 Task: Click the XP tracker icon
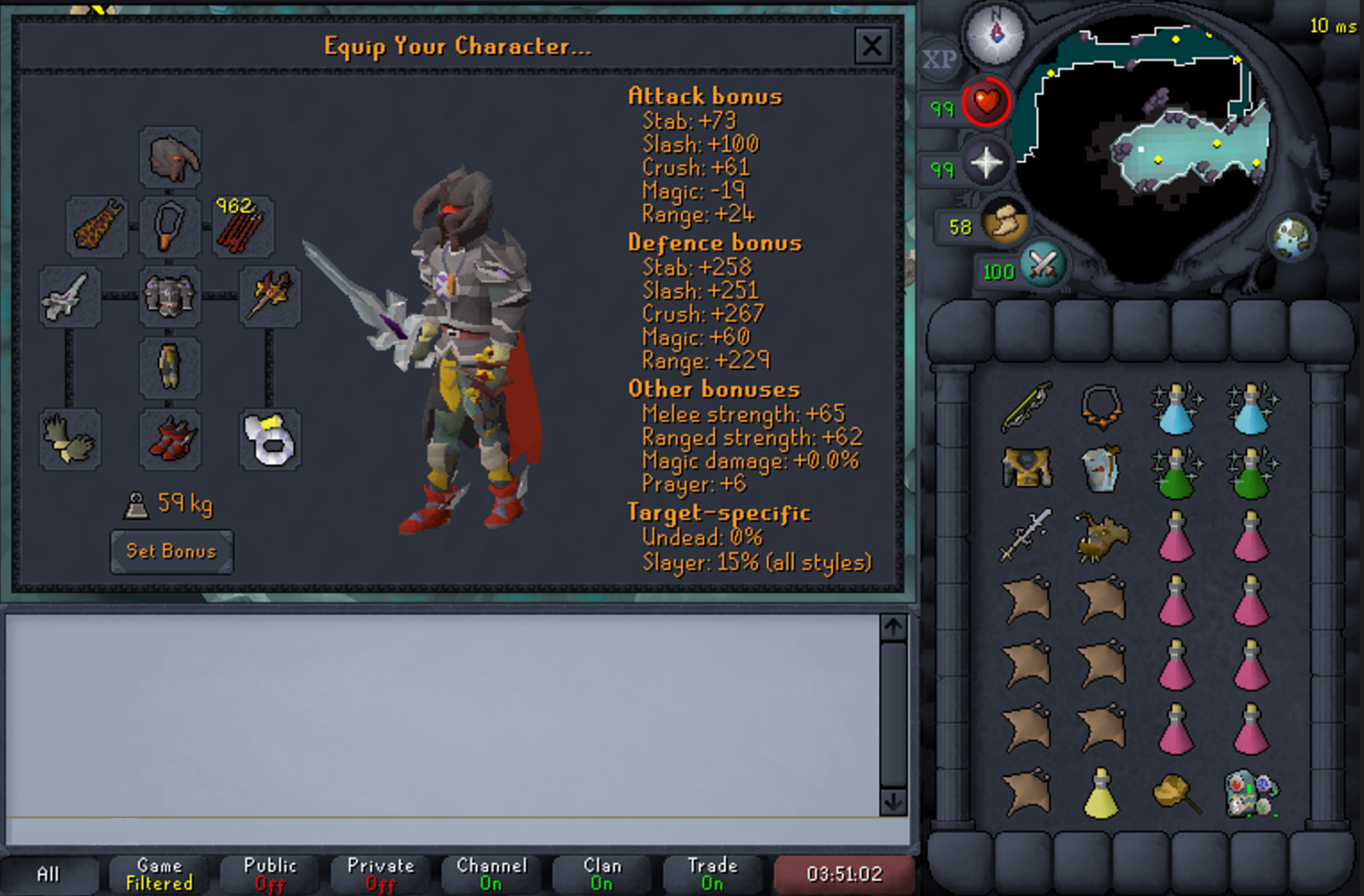(x=939, y=60)
